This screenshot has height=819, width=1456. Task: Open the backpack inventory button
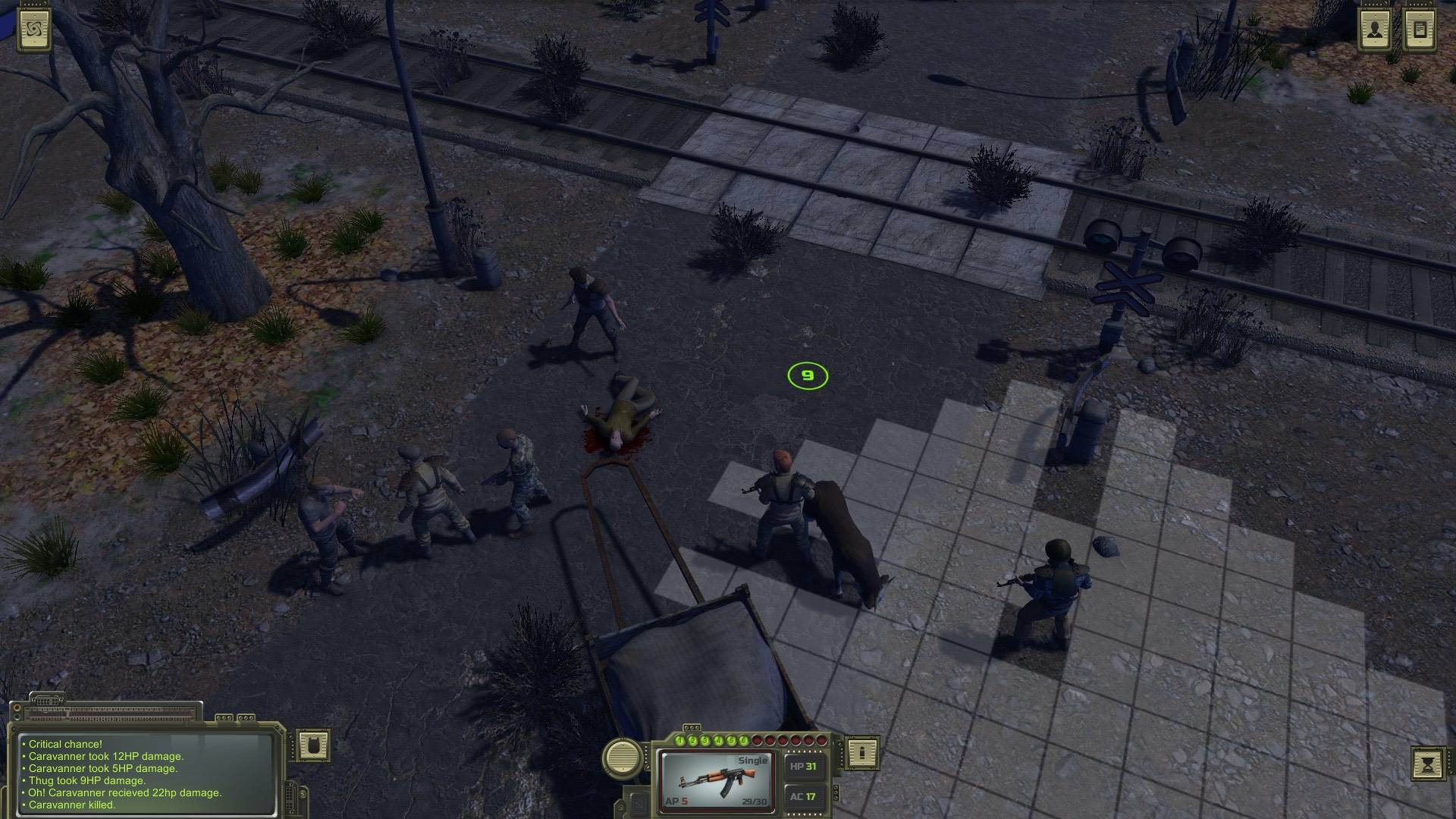312,745
